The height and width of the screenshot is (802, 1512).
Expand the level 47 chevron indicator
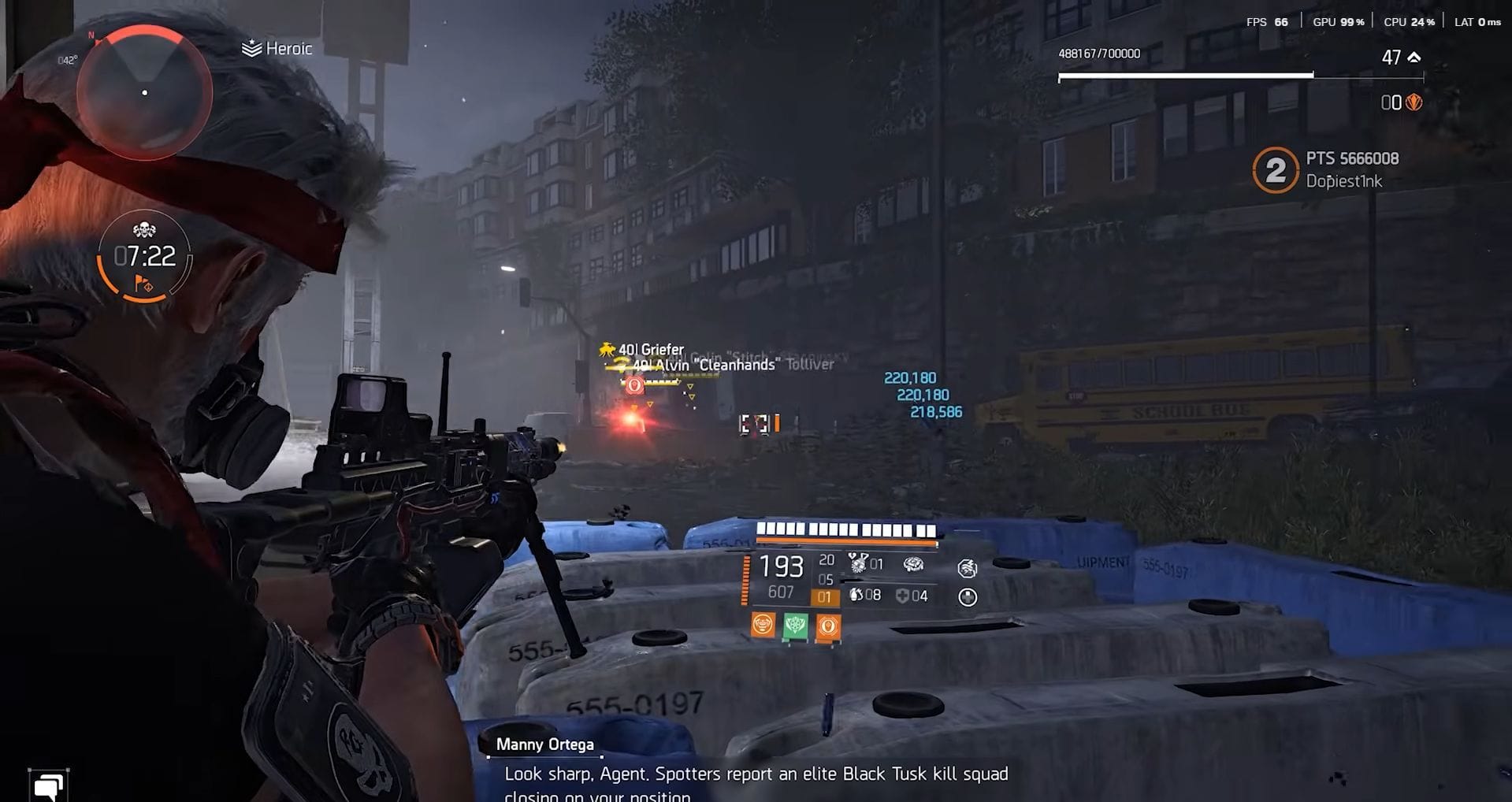(x=1412, y=57)
